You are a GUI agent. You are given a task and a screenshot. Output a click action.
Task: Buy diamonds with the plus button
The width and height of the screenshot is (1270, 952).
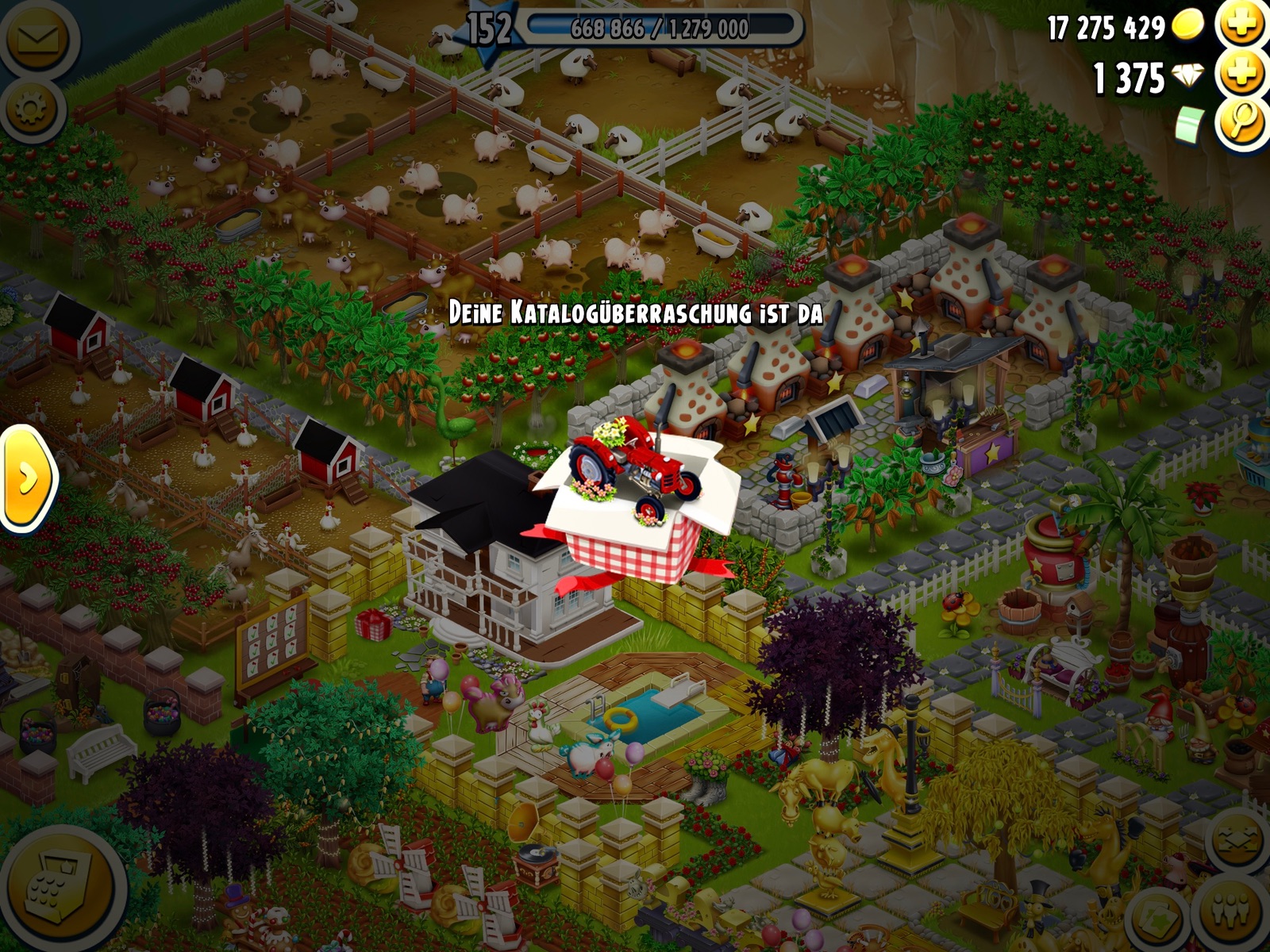click(1243, 75)
